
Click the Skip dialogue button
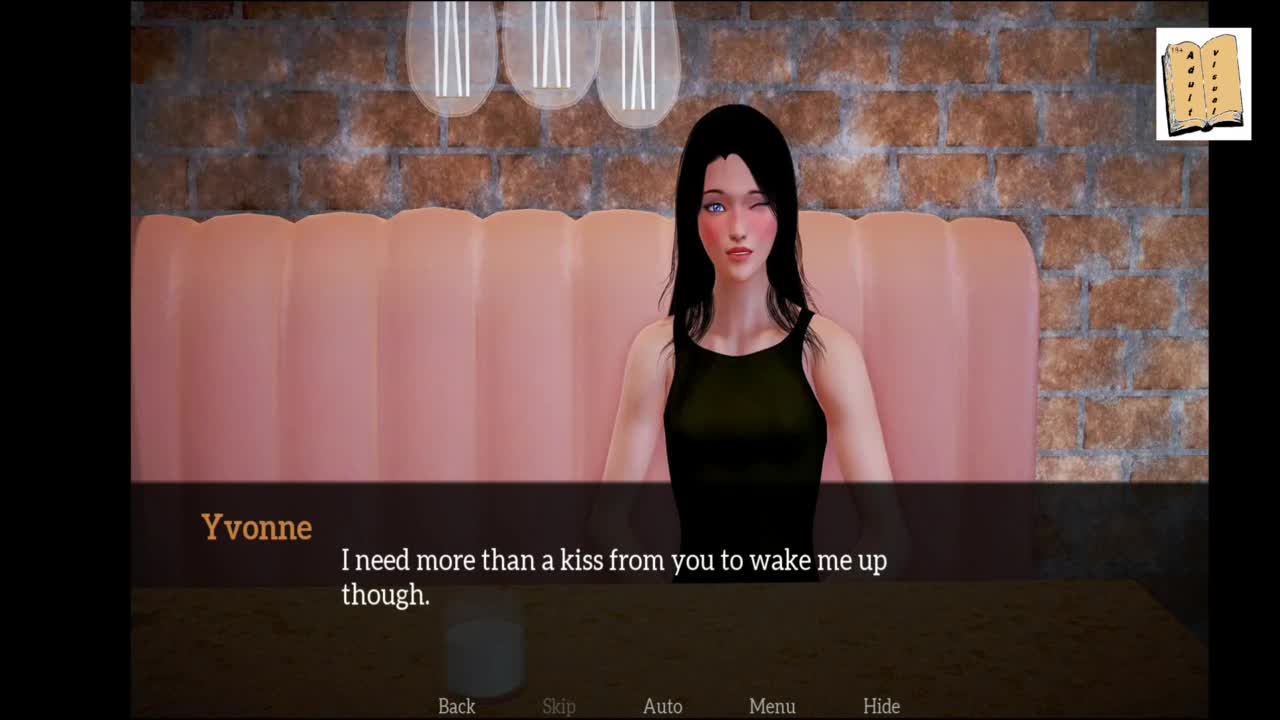pos(559,706)
